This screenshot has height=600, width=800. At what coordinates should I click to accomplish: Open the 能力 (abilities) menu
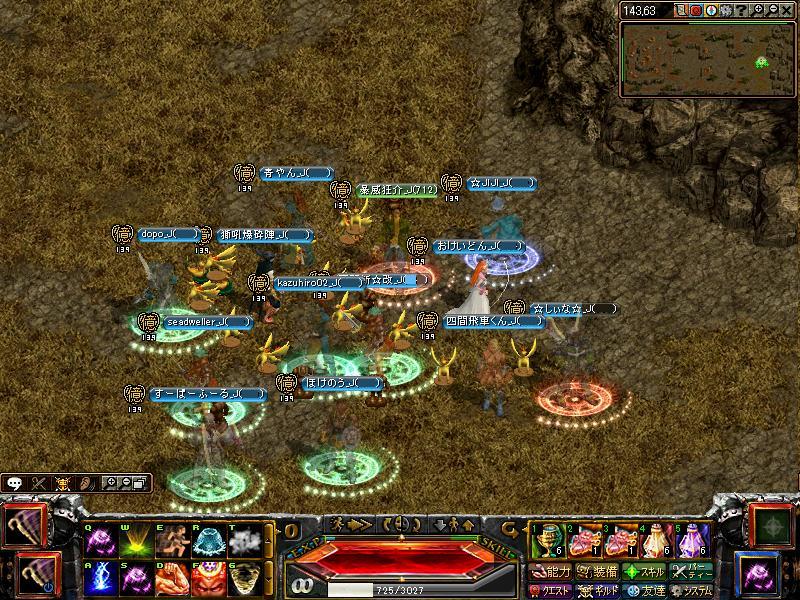[x=550, y=572]
